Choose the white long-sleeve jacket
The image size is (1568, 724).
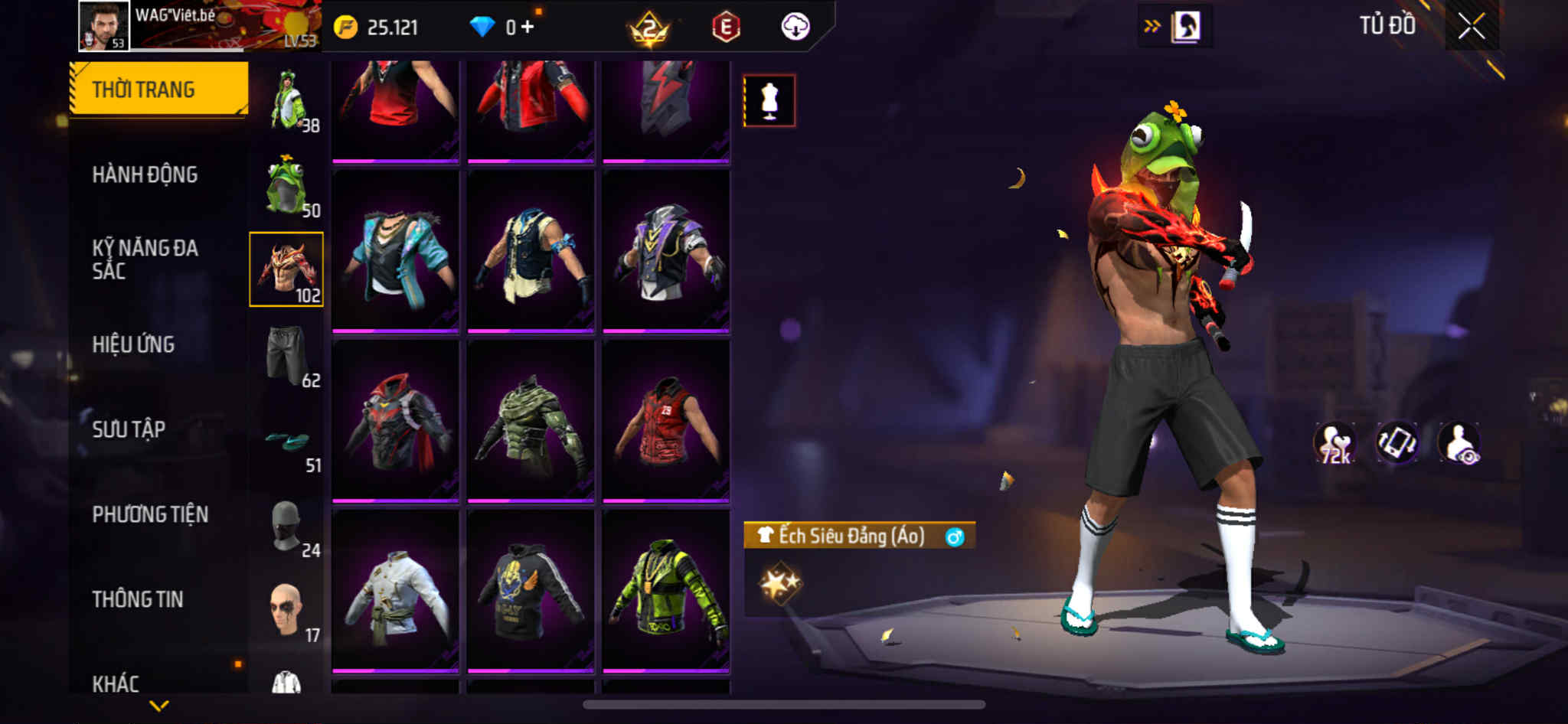[x=395, y=590]
